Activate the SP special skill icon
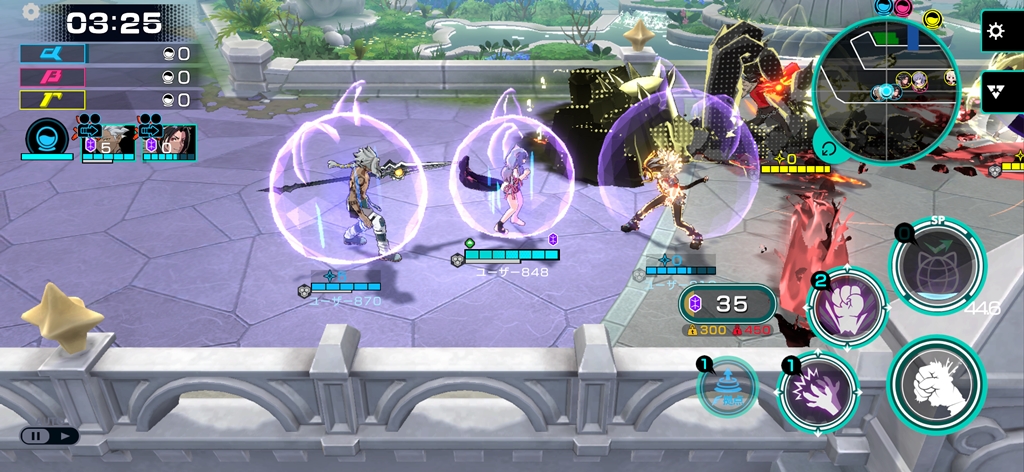The height and width of the screenshot is (472, 1024). pyautogui.click(x=937, y=263)
